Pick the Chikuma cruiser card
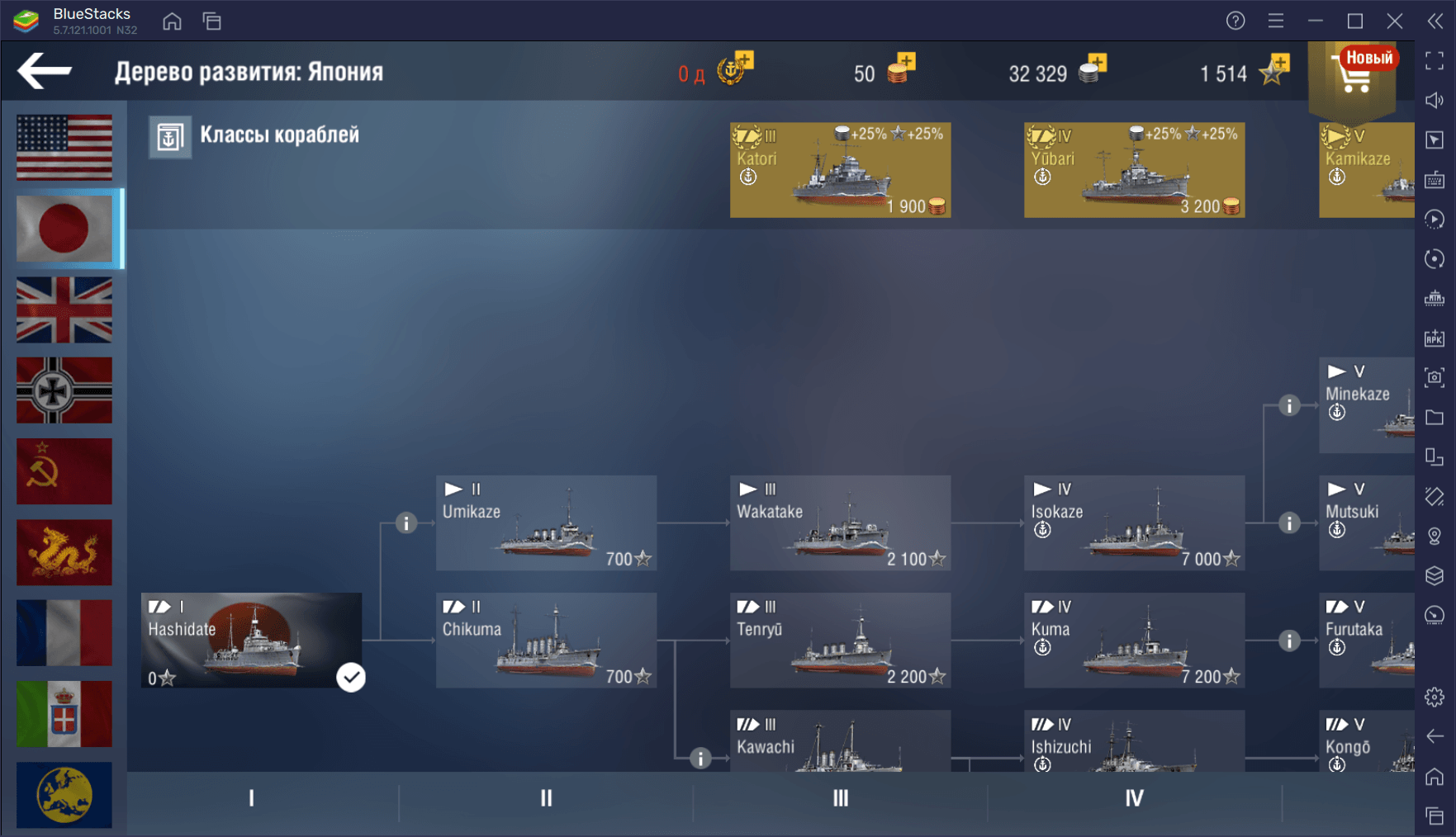 [546, 641]
